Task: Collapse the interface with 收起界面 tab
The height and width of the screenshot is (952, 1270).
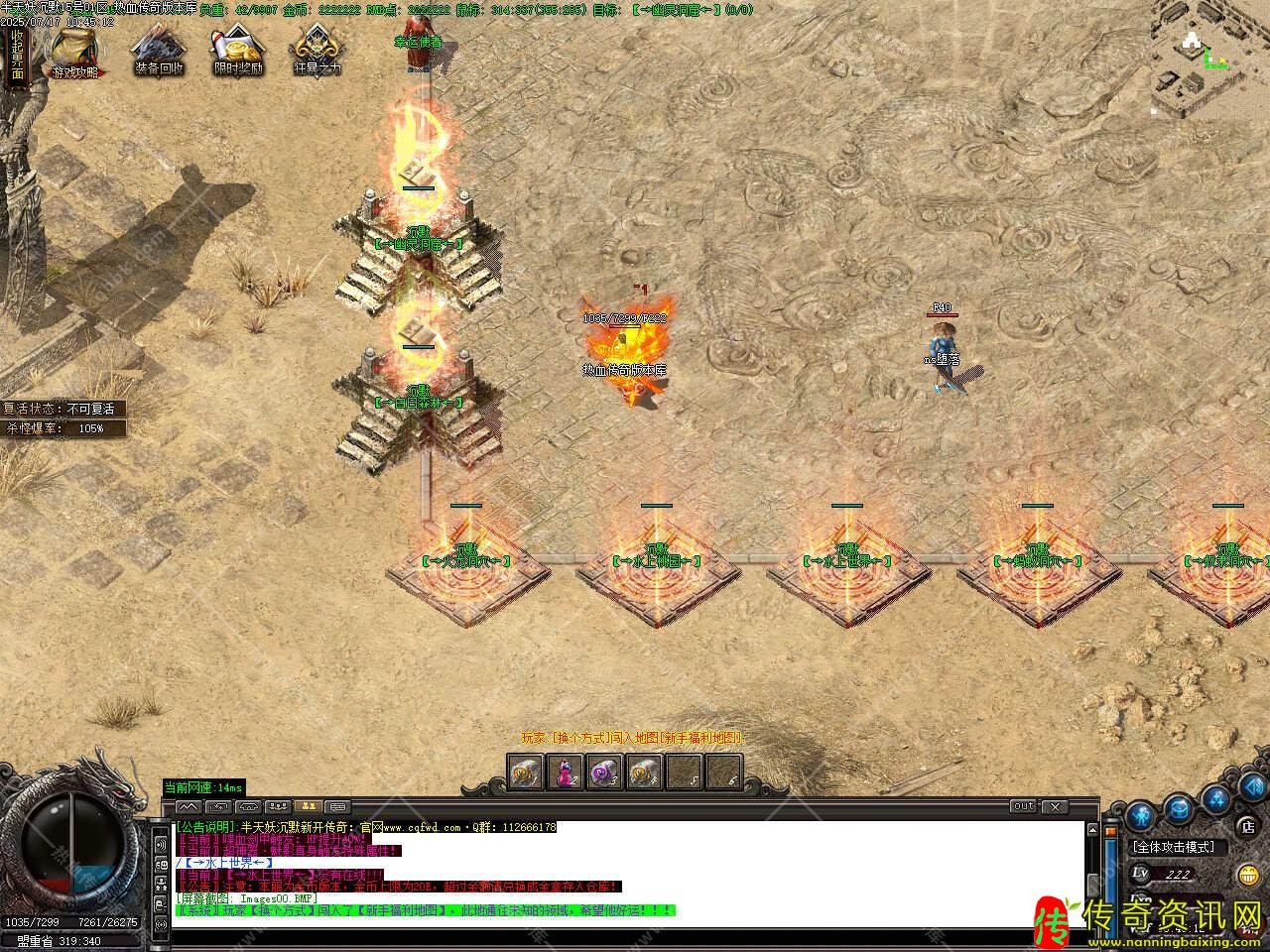Action: coord(17,55)
